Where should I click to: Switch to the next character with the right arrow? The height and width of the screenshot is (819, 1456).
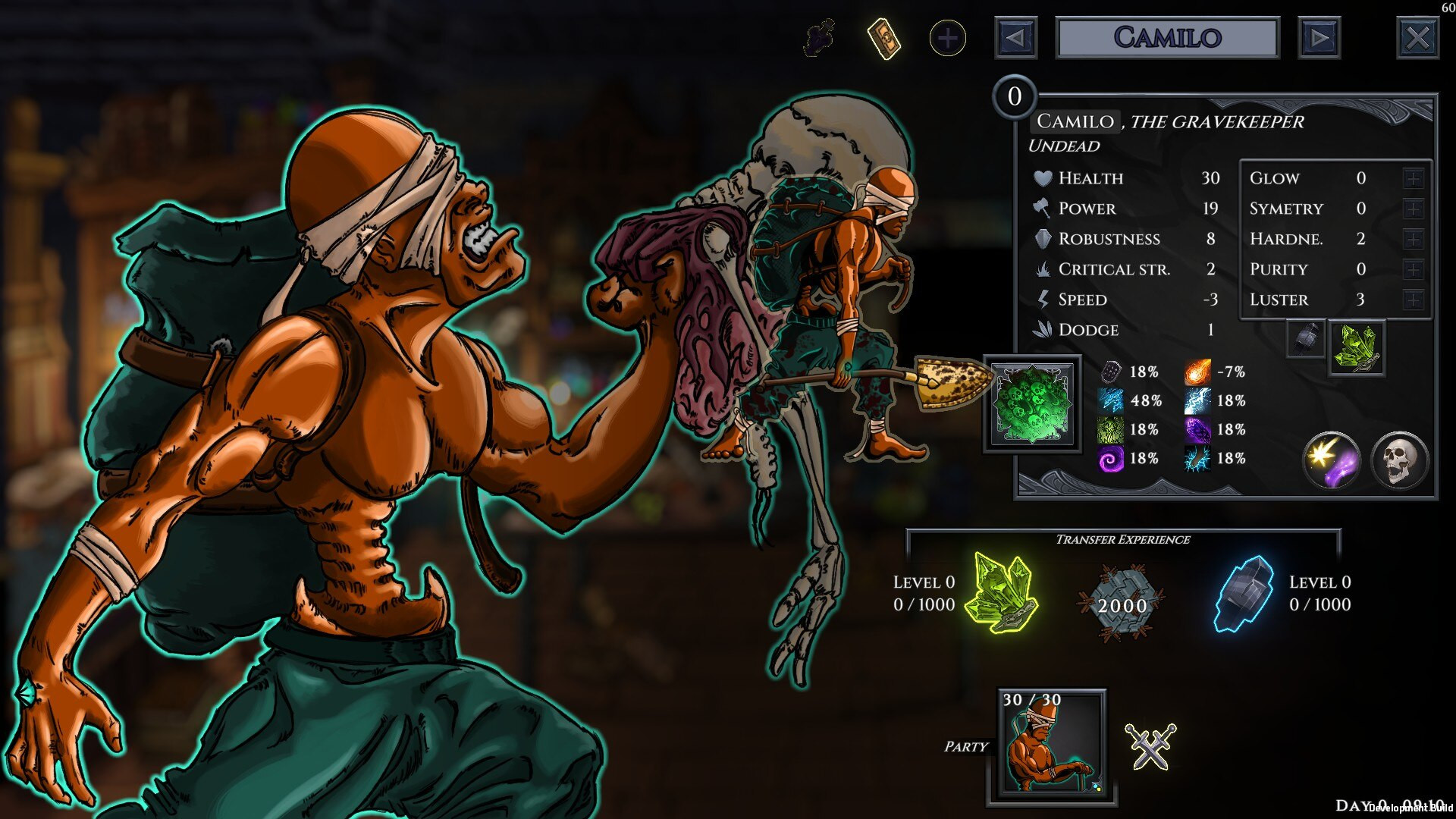(x=1319, y=36)
